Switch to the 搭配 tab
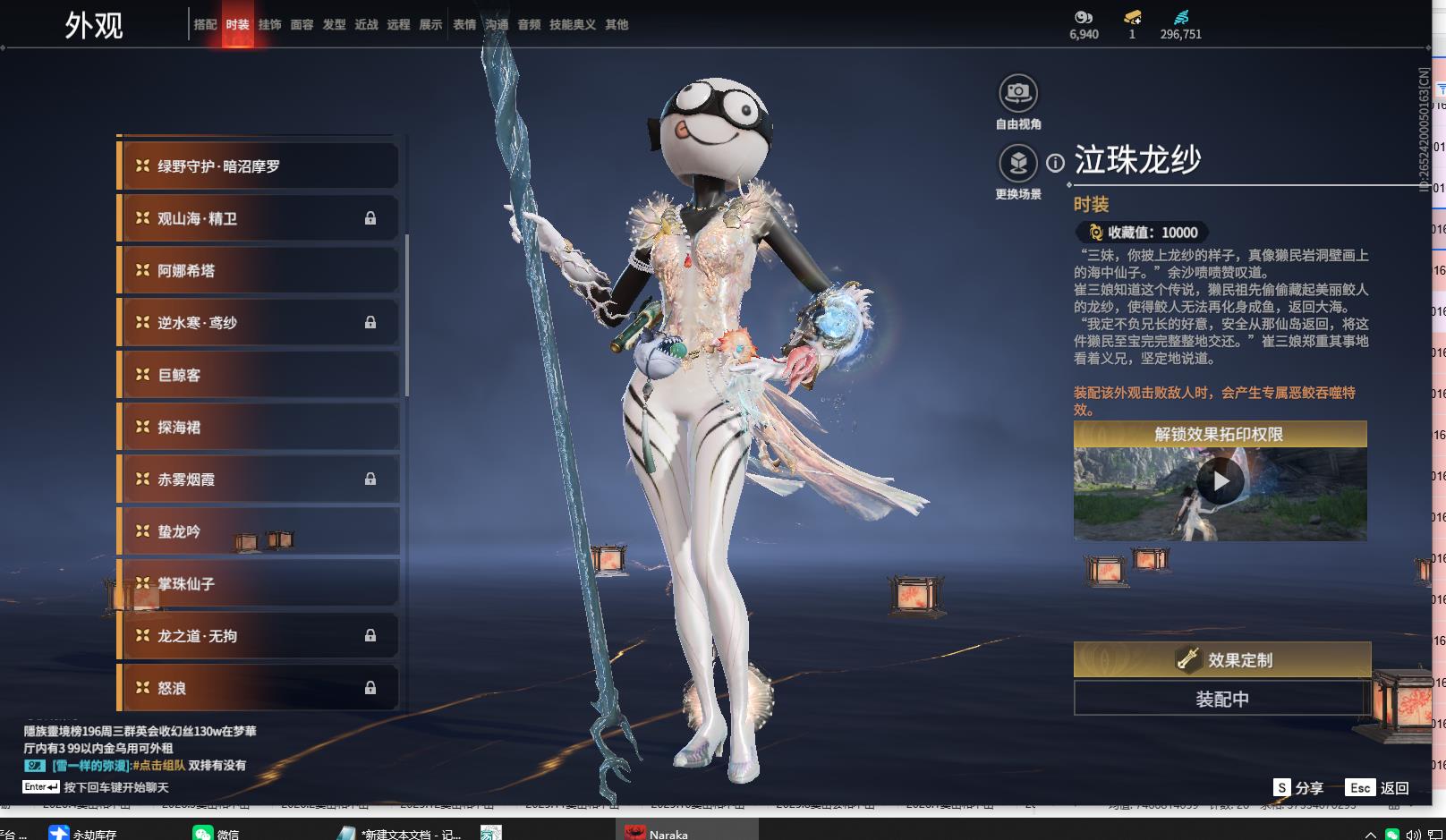Screen dimensions: 1446x840 click(205, 25)
